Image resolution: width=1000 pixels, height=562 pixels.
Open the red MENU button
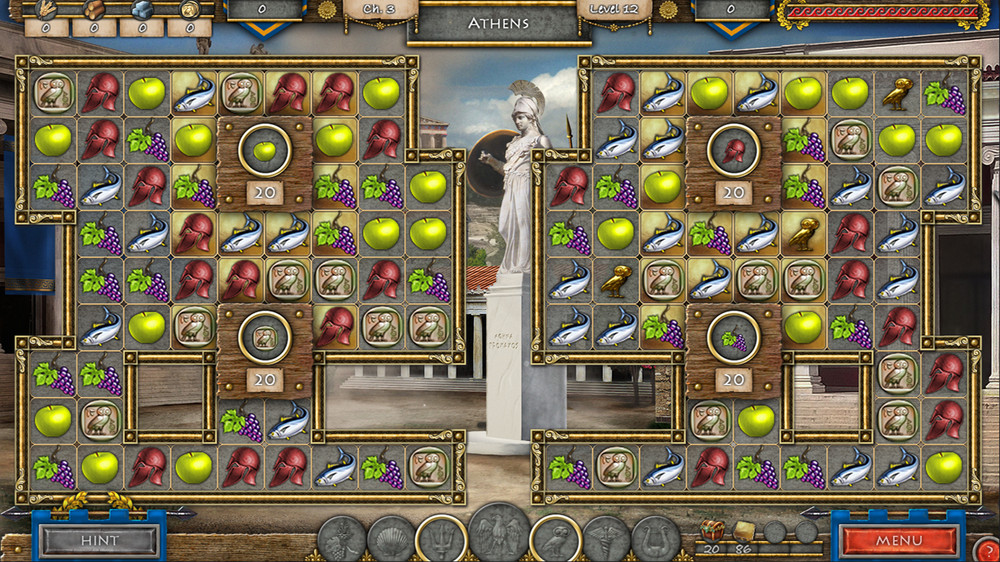(899, 541)
